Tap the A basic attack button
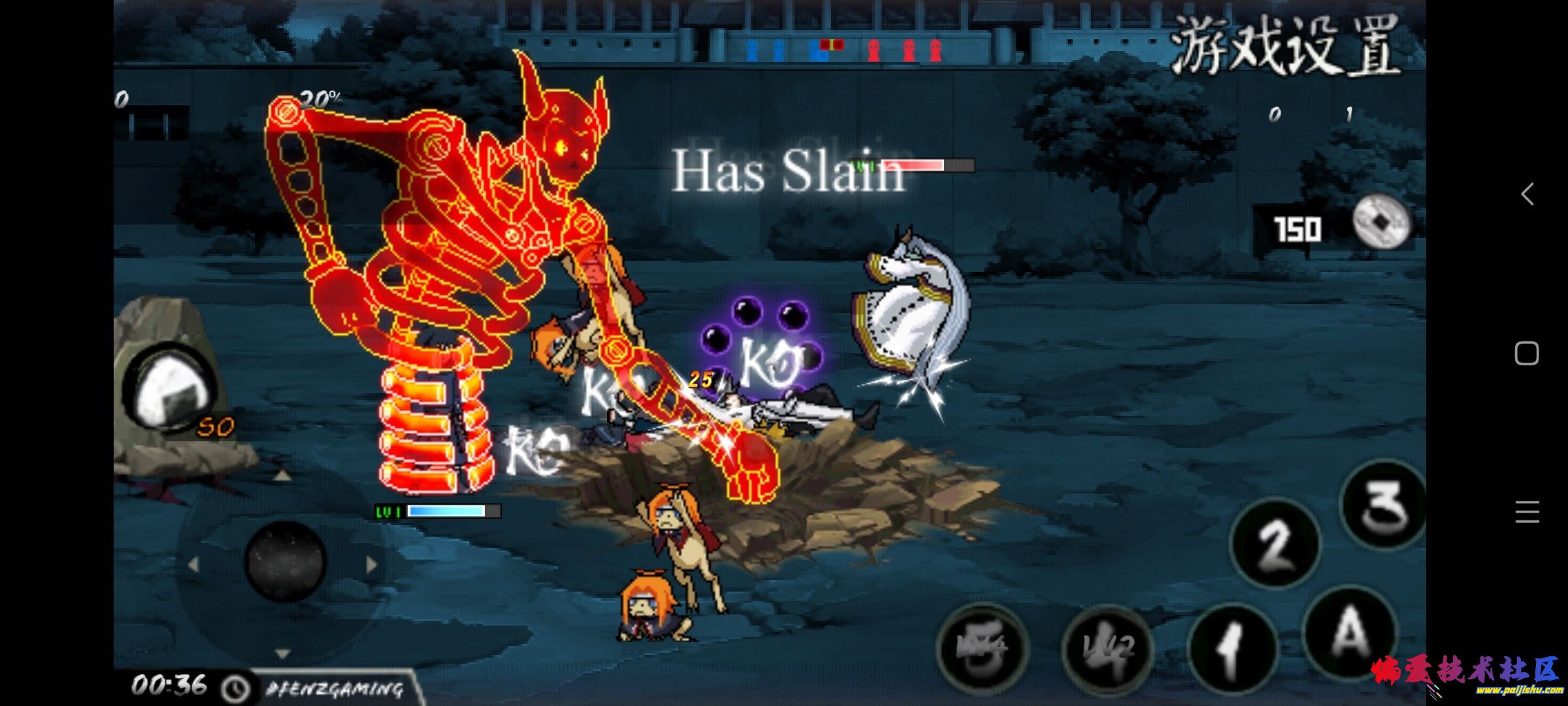 pyautogui.click(x=1350, y=633)
